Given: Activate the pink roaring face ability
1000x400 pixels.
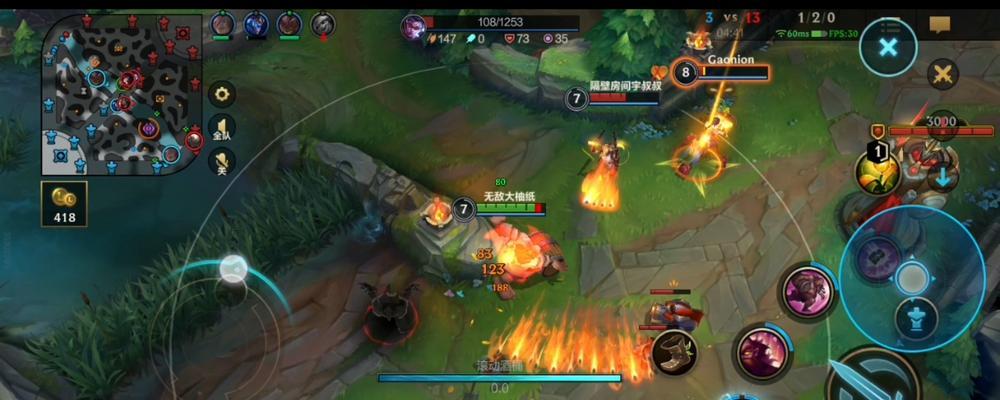Looking at the screenshot, I should (807, 291).
